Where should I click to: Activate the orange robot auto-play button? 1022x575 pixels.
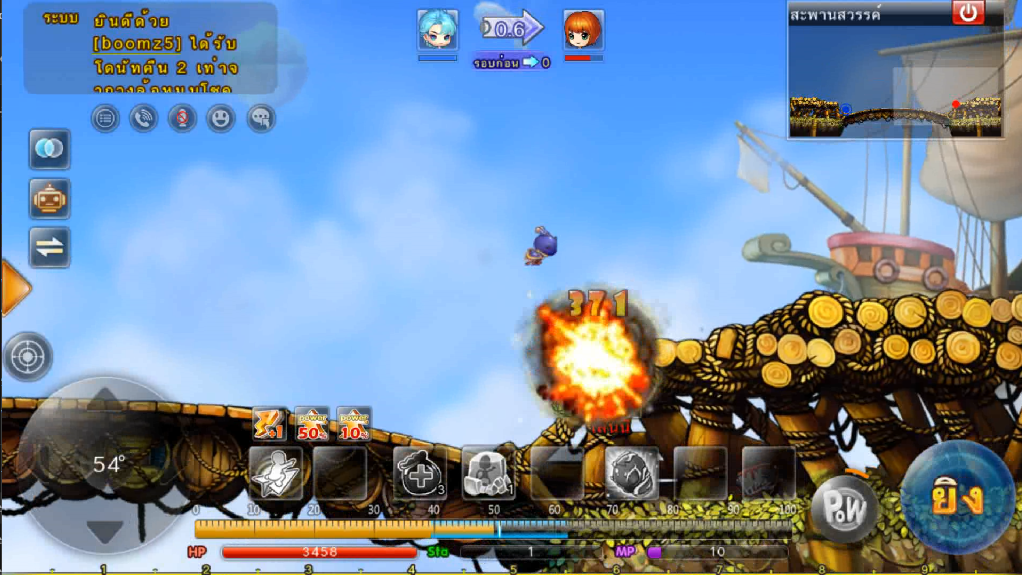49,198
